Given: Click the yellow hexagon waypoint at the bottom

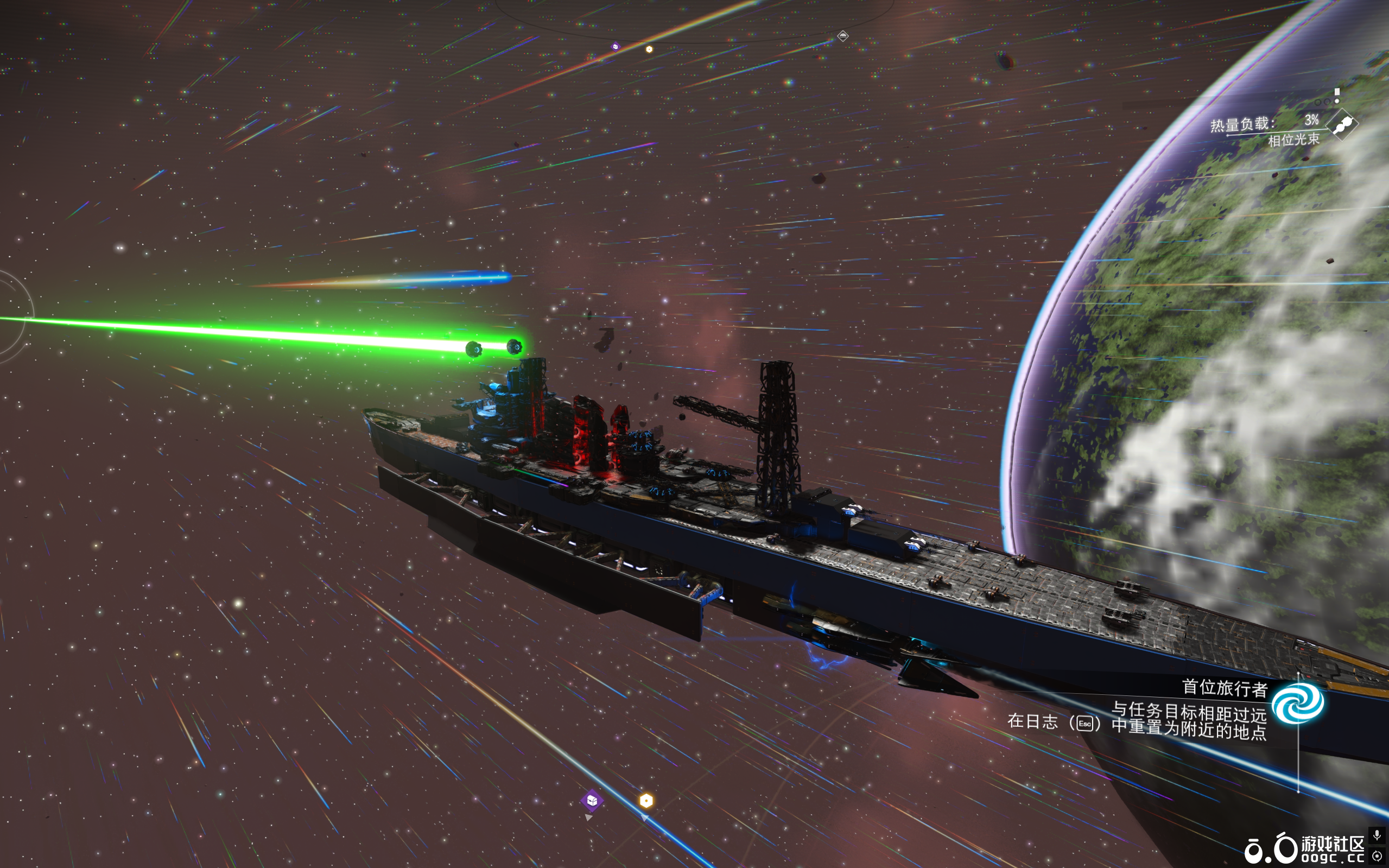Looking at the screenshot, I should (646, 800).
